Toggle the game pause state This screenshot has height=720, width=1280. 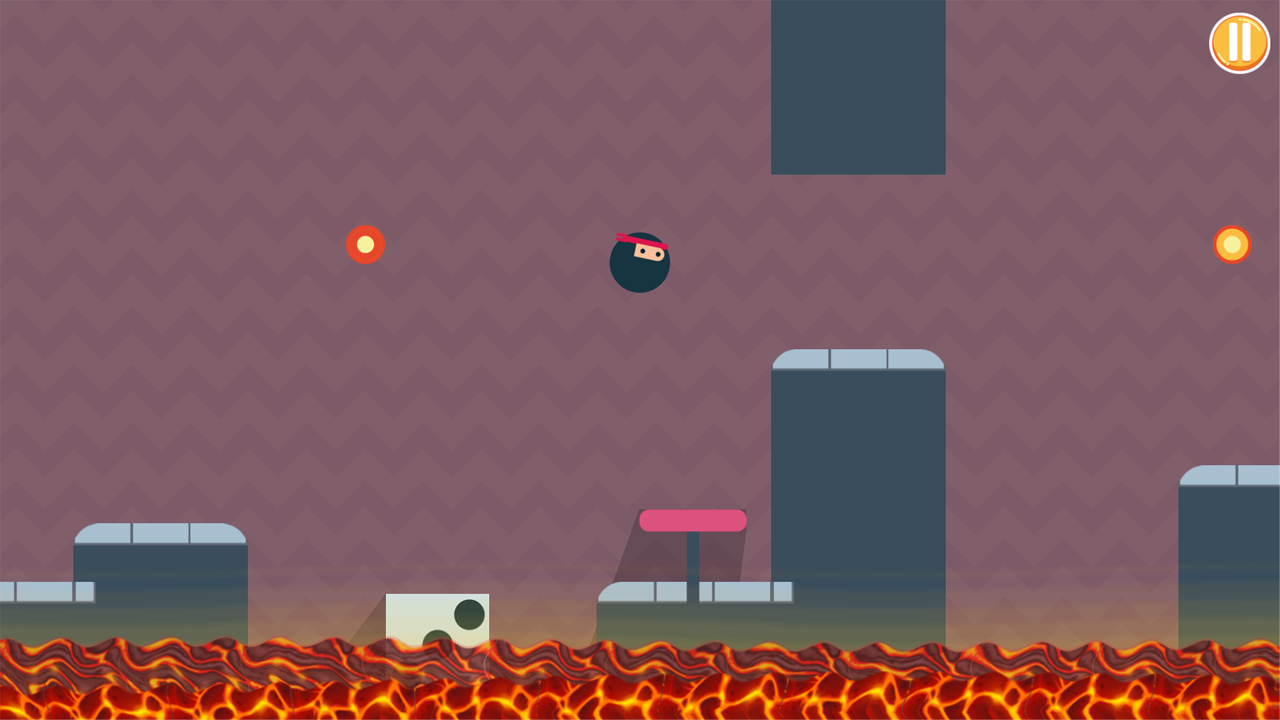1240,43
